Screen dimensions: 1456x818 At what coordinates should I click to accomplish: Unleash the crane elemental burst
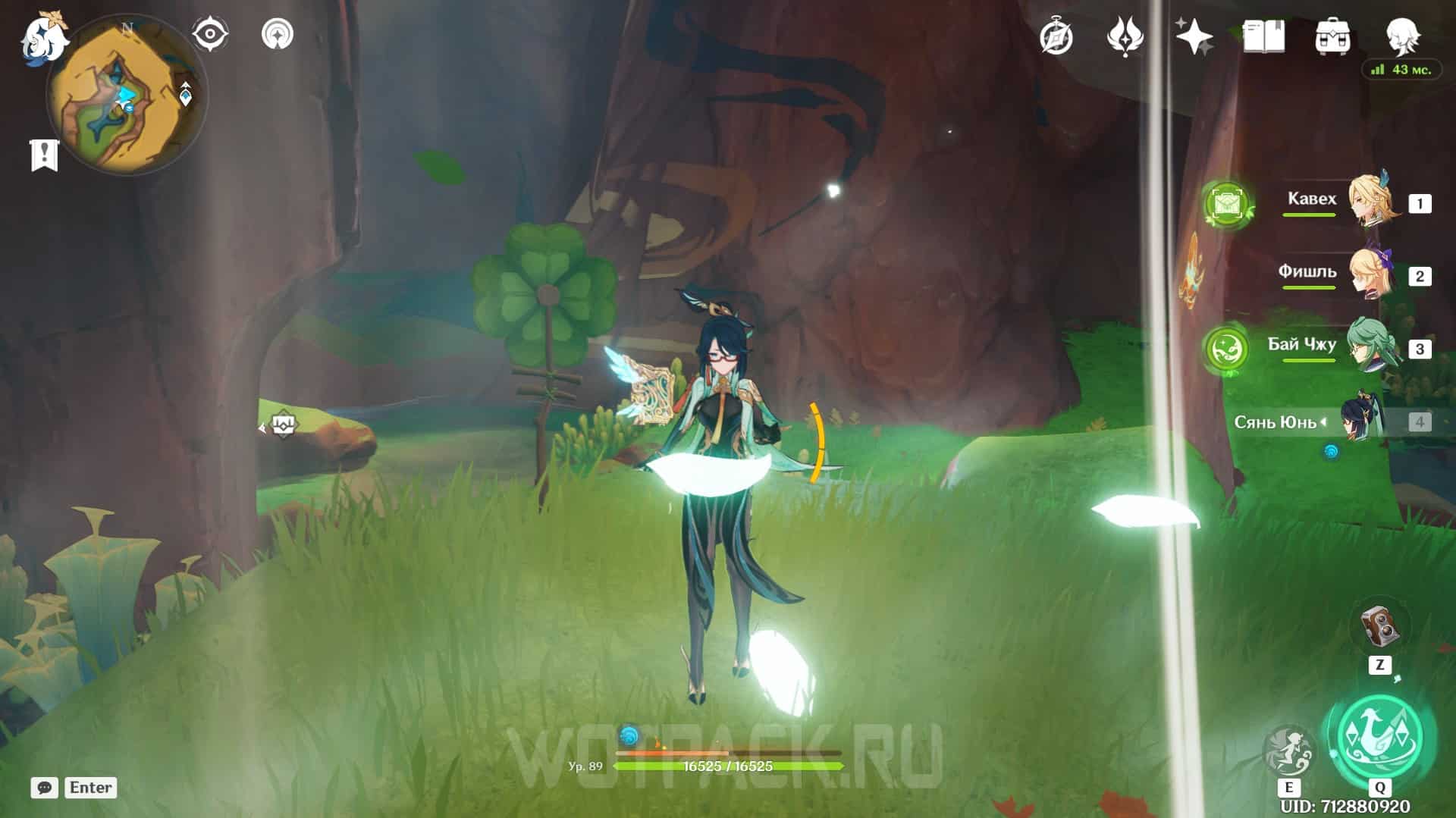click(1380, 737)
